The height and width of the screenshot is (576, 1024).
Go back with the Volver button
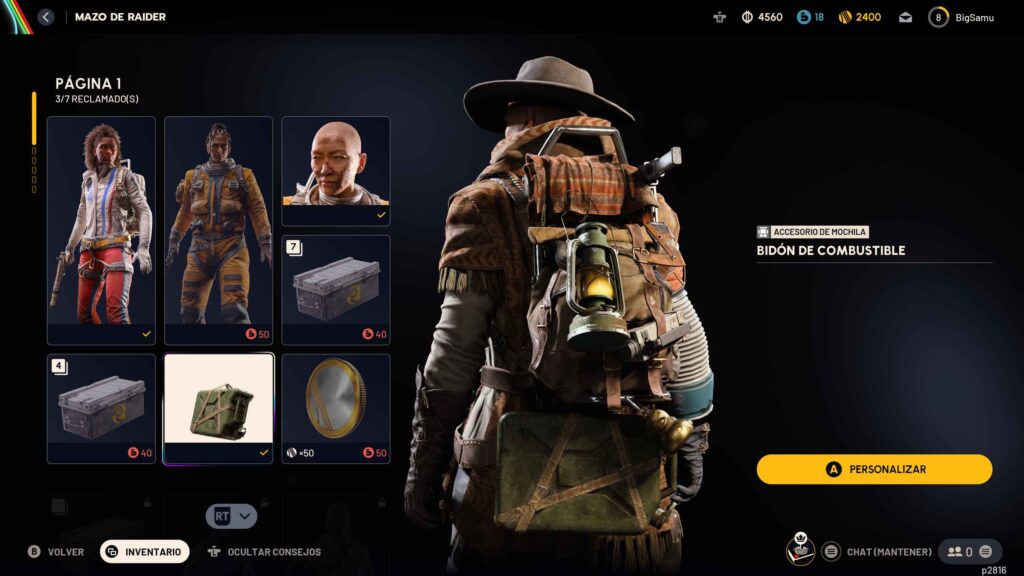tap(56, 551)
